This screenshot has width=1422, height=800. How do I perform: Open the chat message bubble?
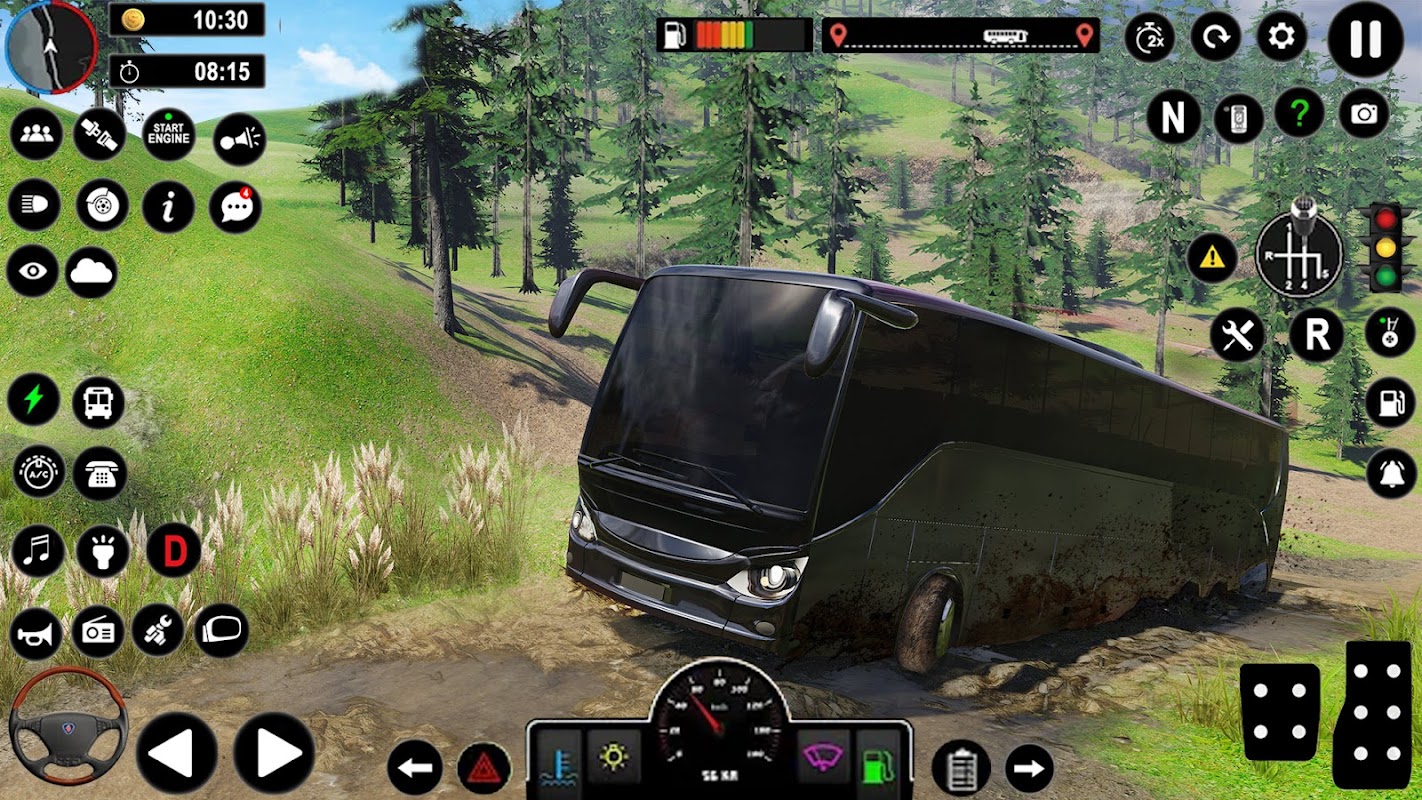coord(236,206)
